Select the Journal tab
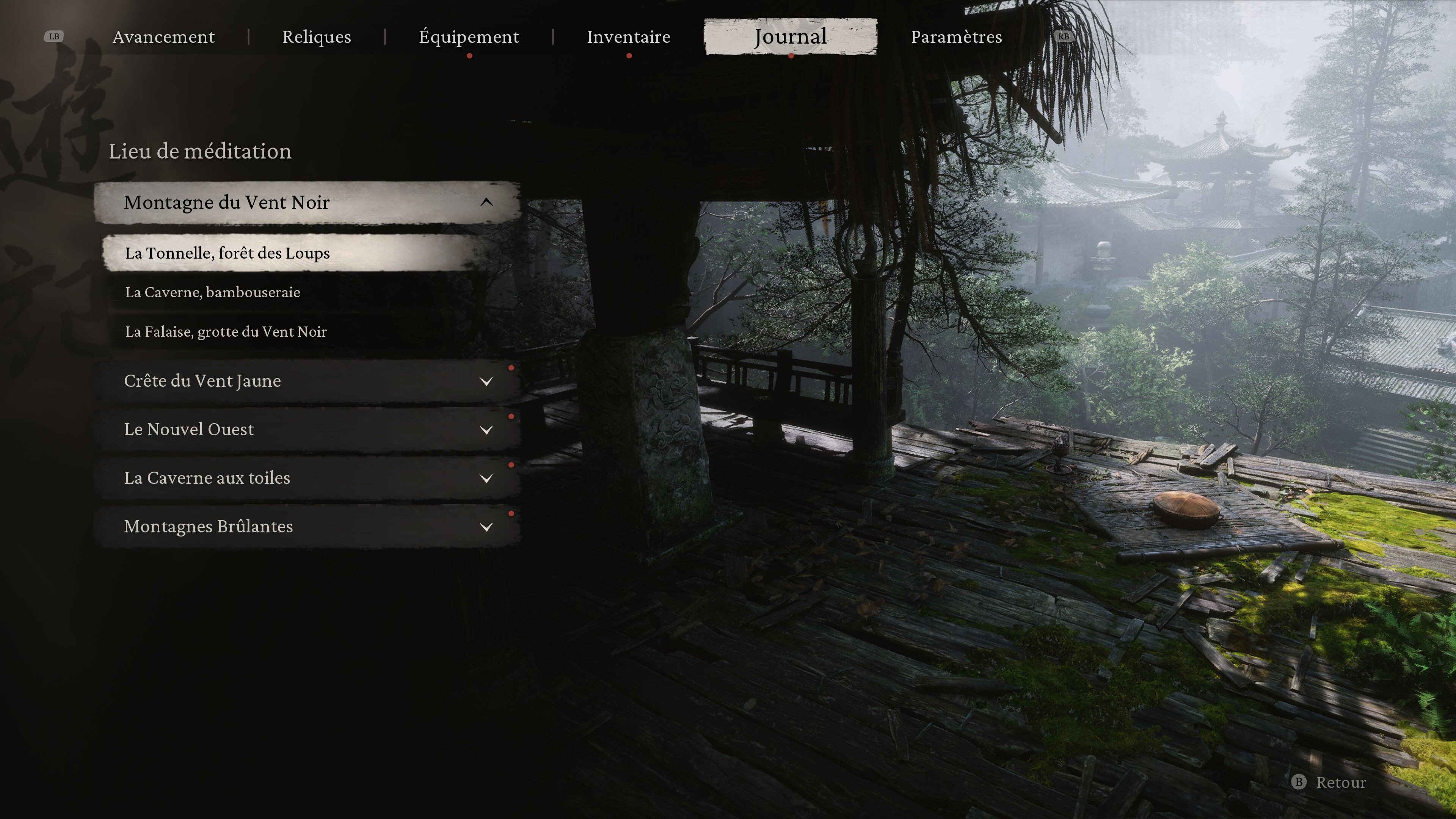 coord(790,37)
